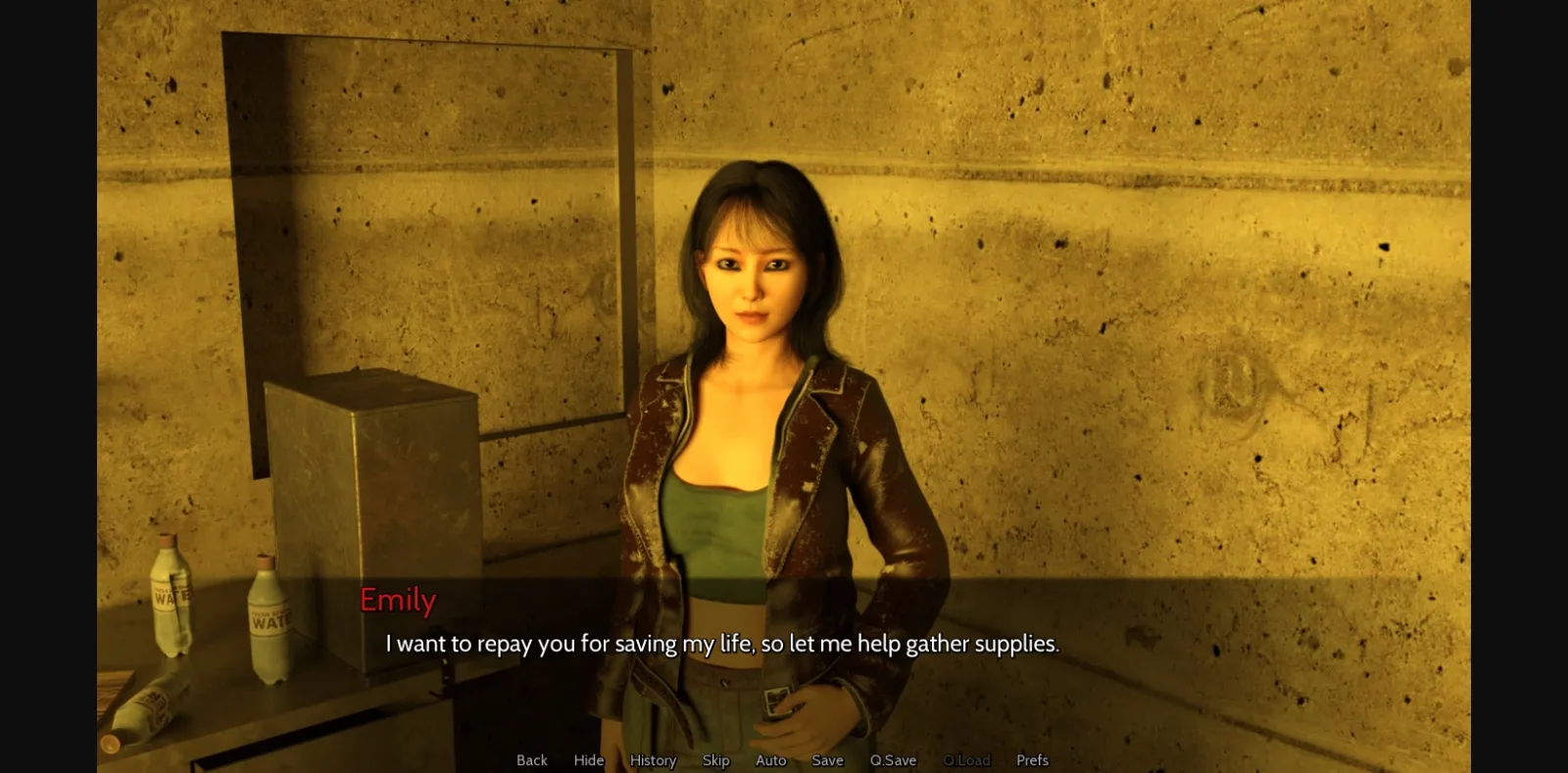Load the quick save via Q.Load
Image resolution: width=1568 pixels, height=773 pixels.
click(x=968, y=760)
